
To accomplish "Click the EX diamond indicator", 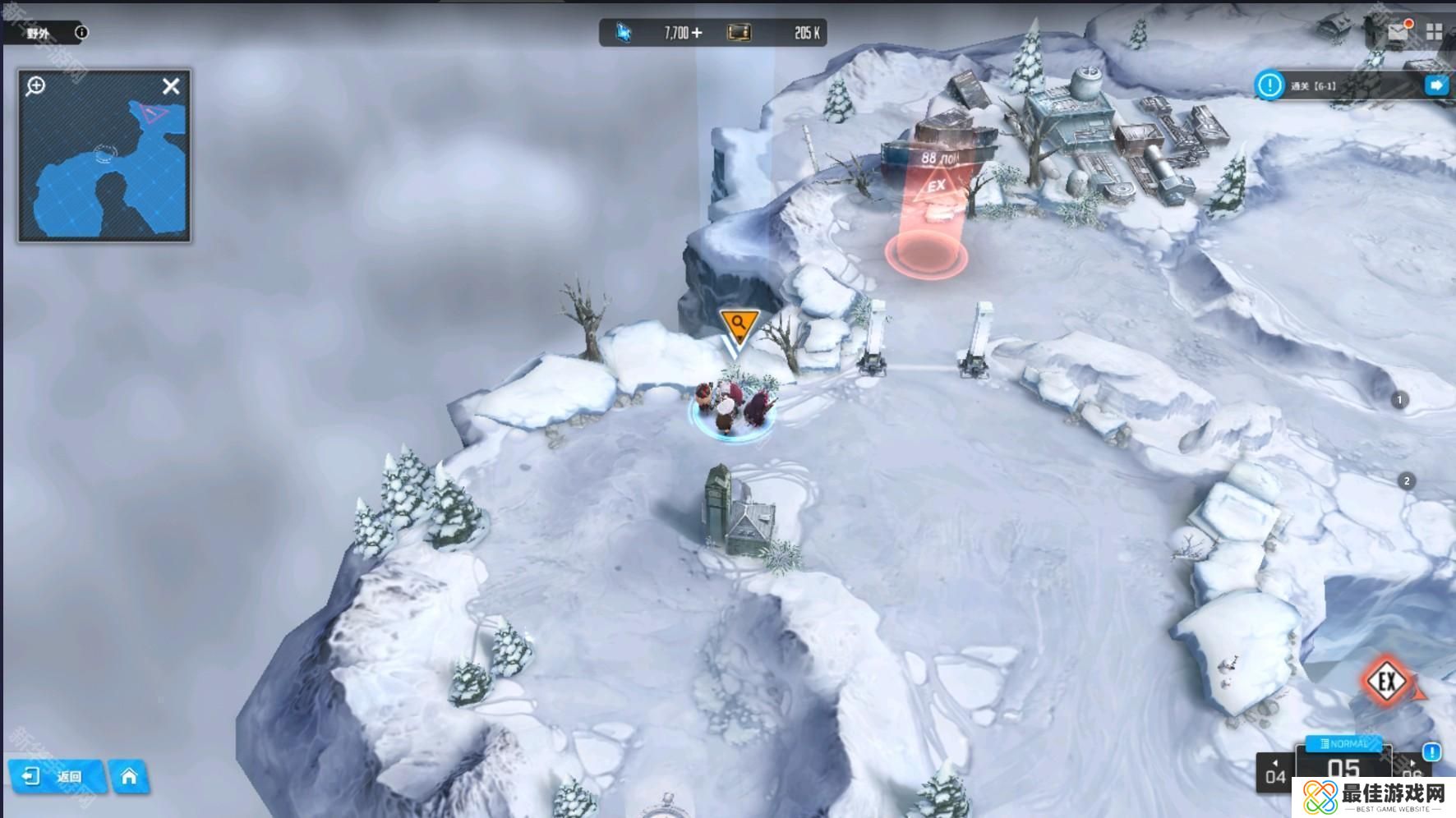I will tap(1387, 680).
